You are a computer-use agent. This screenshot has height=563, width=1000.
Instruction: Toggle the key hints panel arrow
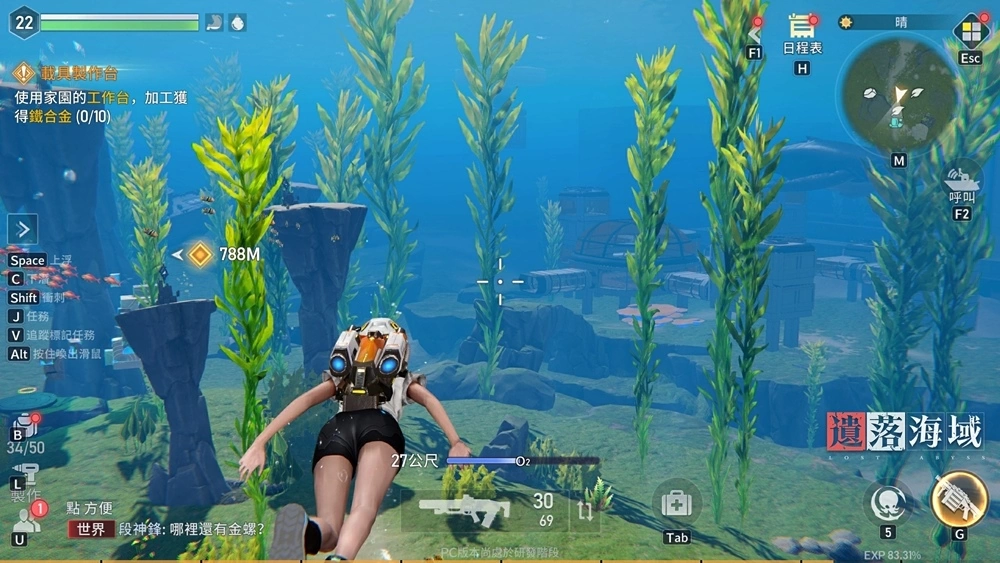pyautogui.click(x=23, y=229)
